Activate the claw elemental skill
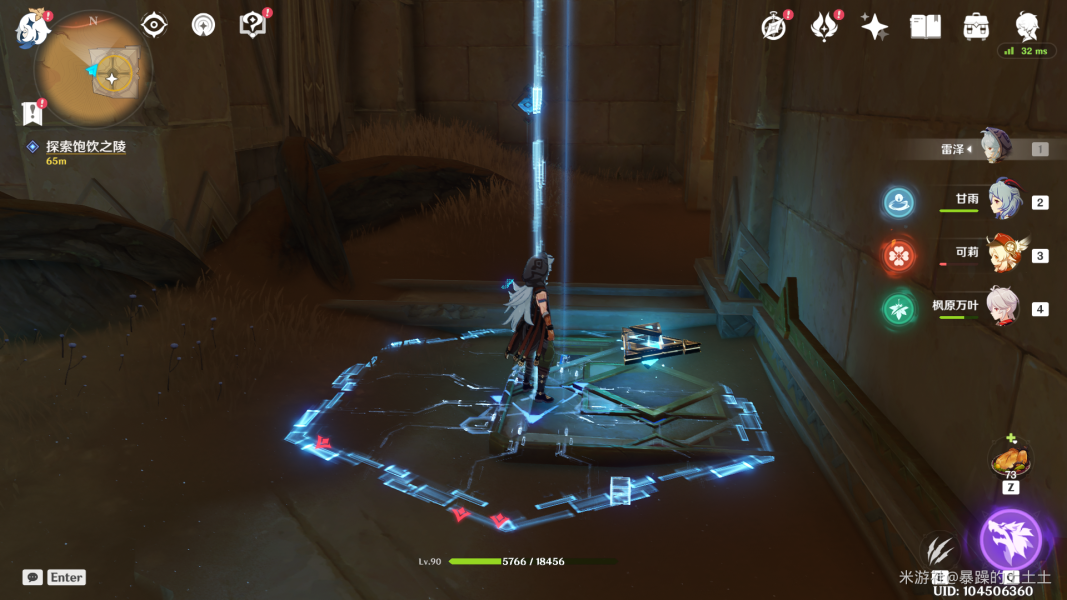This screenshot has height=600, width=1067. (x=939, y=553)
